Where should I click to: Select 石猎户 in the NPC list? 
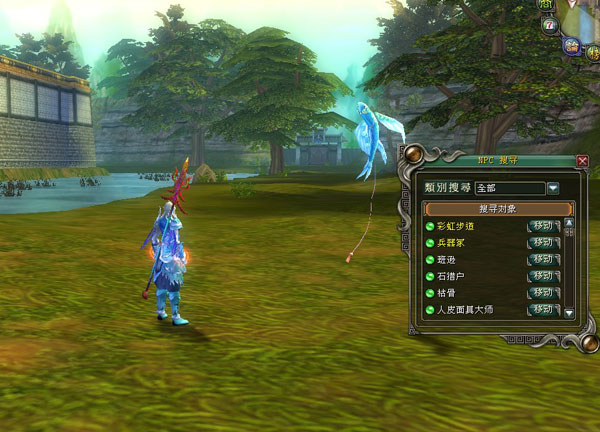point(451,277)
